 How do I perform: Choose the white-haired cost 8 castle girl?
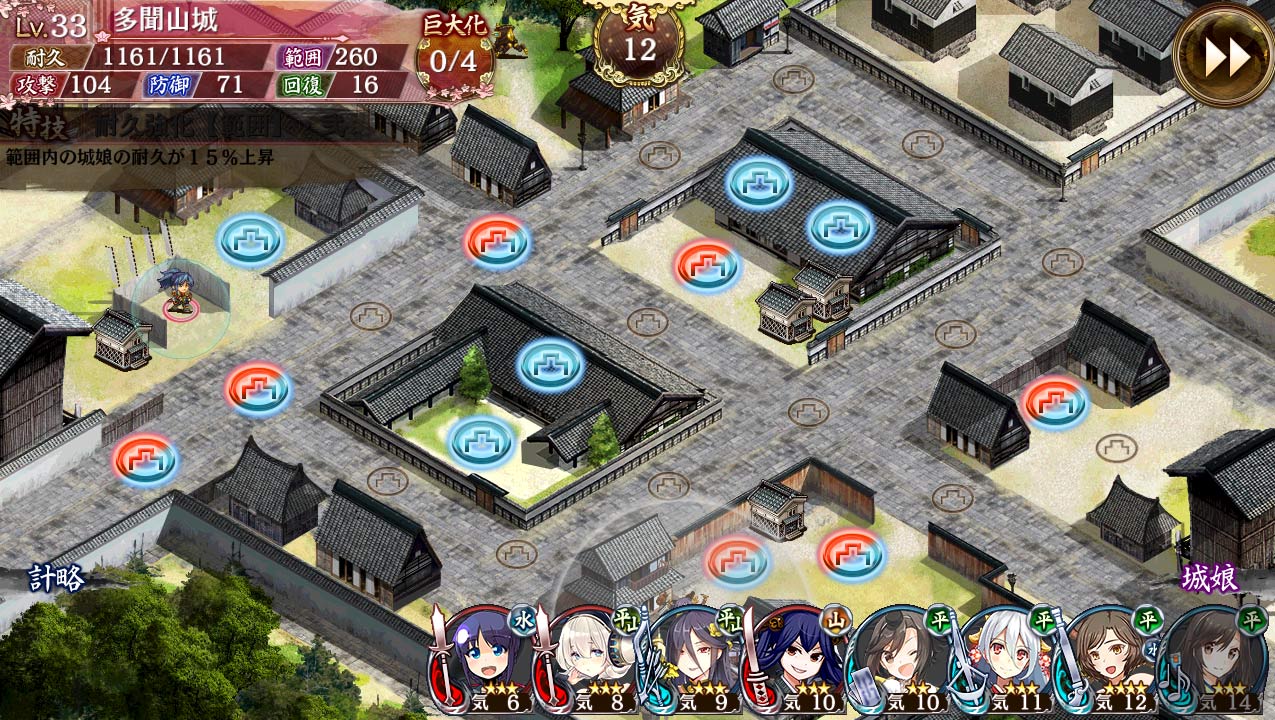coord(590,660)
